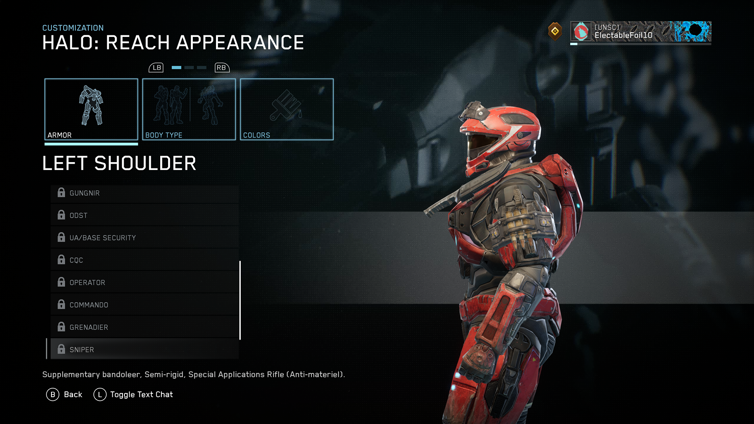Switch to the Body Type tile
Screen dimensions: 754x424
pyautogui.click(x=189, y=109)
